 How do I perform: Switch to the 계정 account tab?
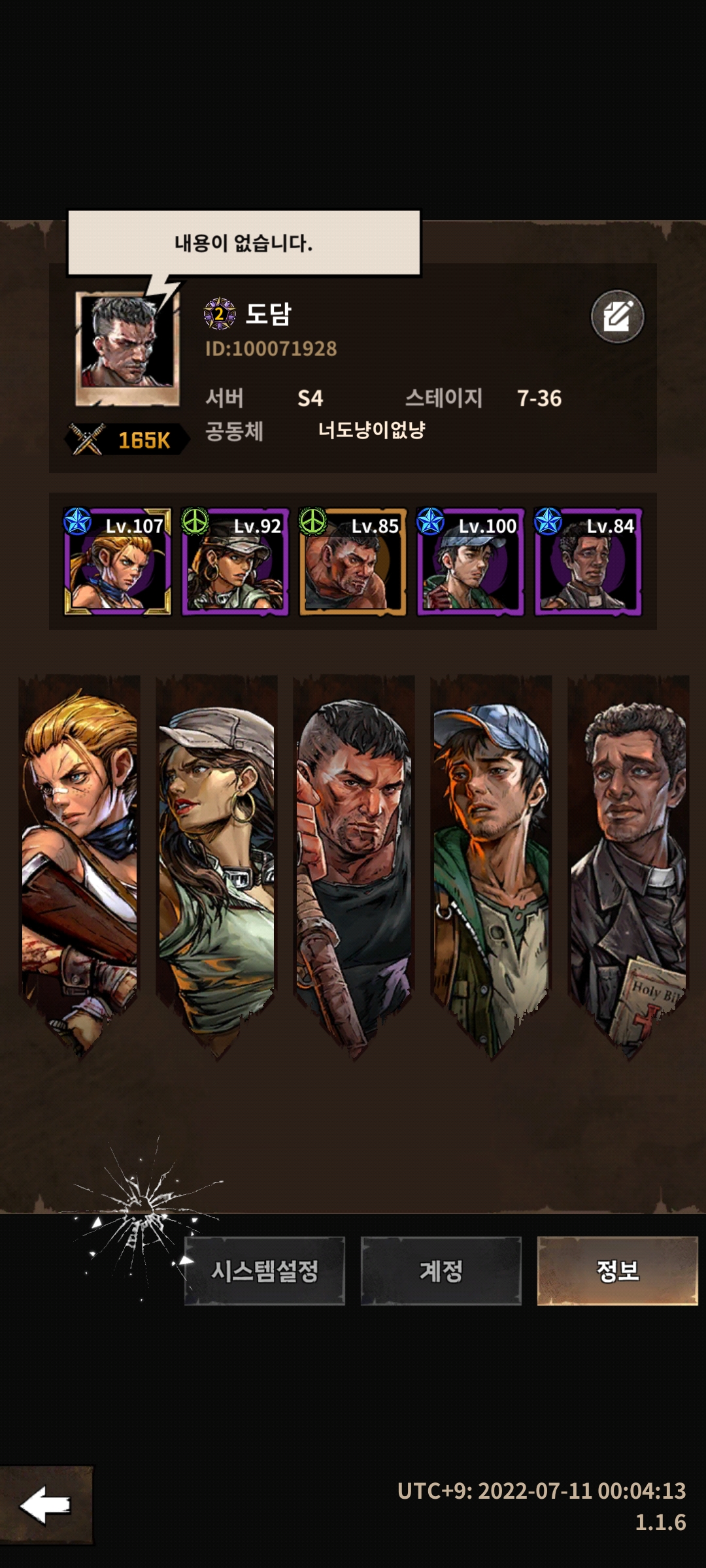click(441, 1271)
